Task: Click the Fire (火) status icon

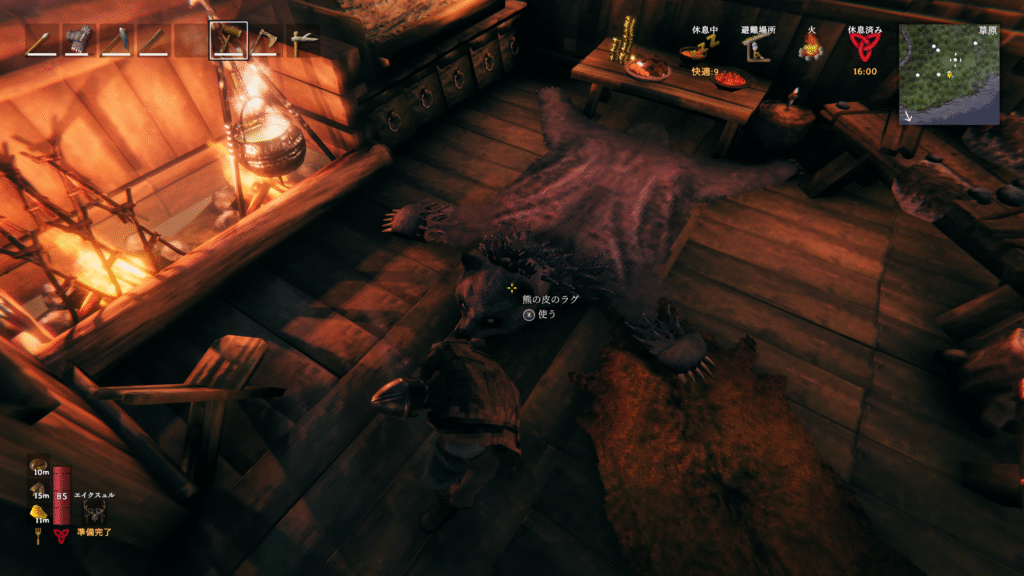Action: pyautogui.click(x=810, y=49)
